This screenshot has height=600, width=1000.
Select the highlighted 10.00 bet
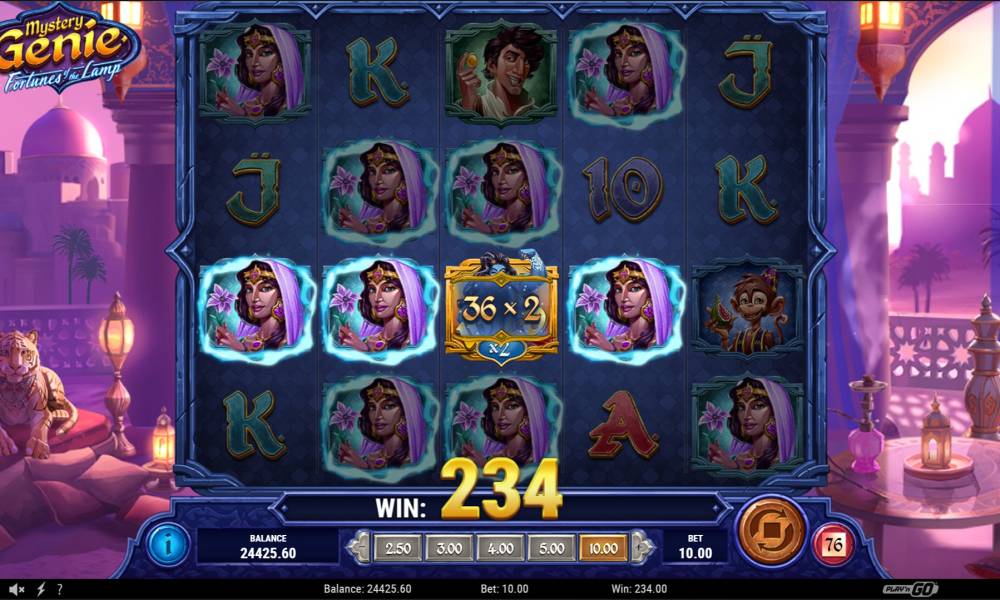pyautogui.click(x=602, y=547)
